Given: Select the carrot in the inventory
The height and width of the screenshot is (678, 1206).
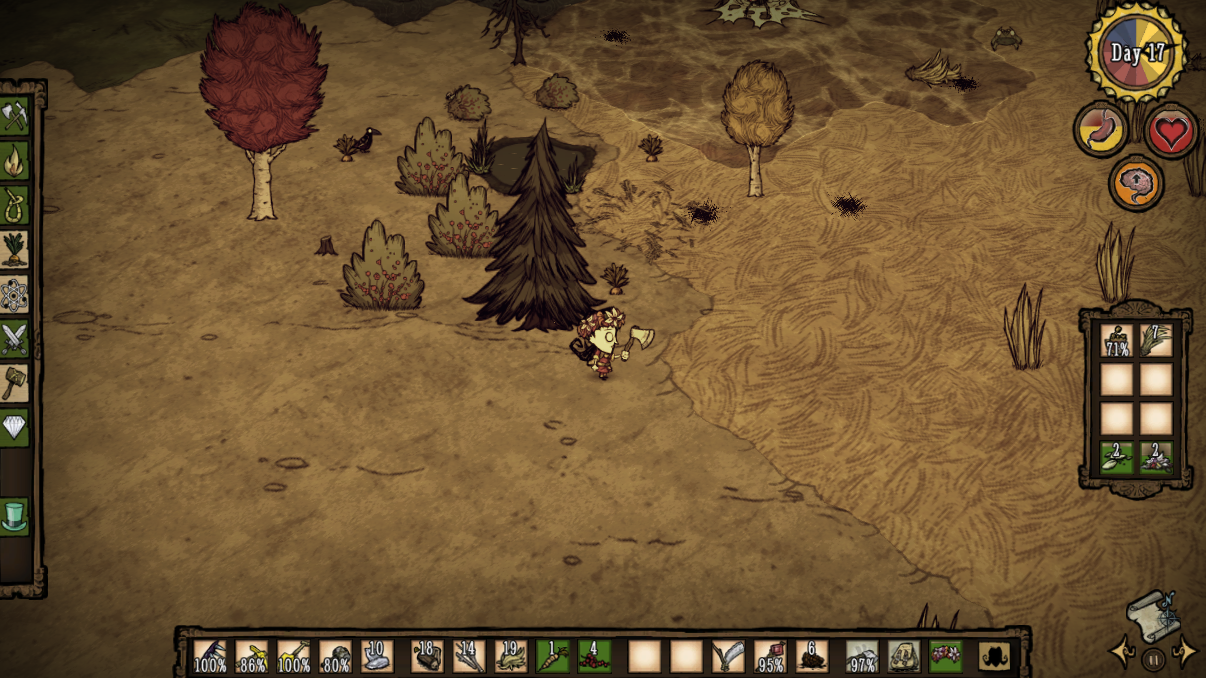Looking at the screenshot, I should click(553, 656).
